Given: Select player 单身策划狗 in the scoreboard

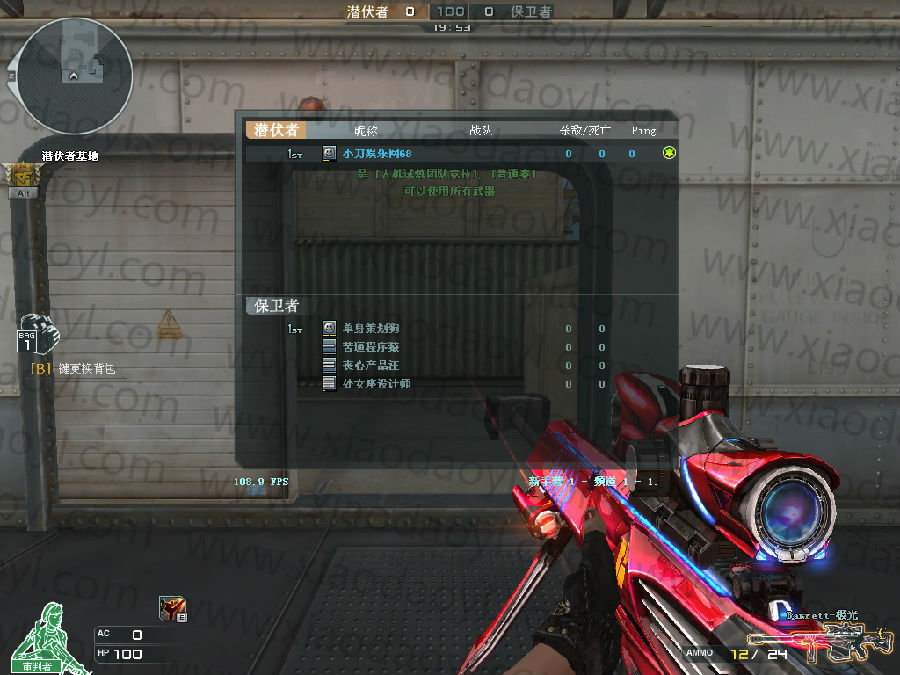Looking at the screenshot, I should (371, 328).
